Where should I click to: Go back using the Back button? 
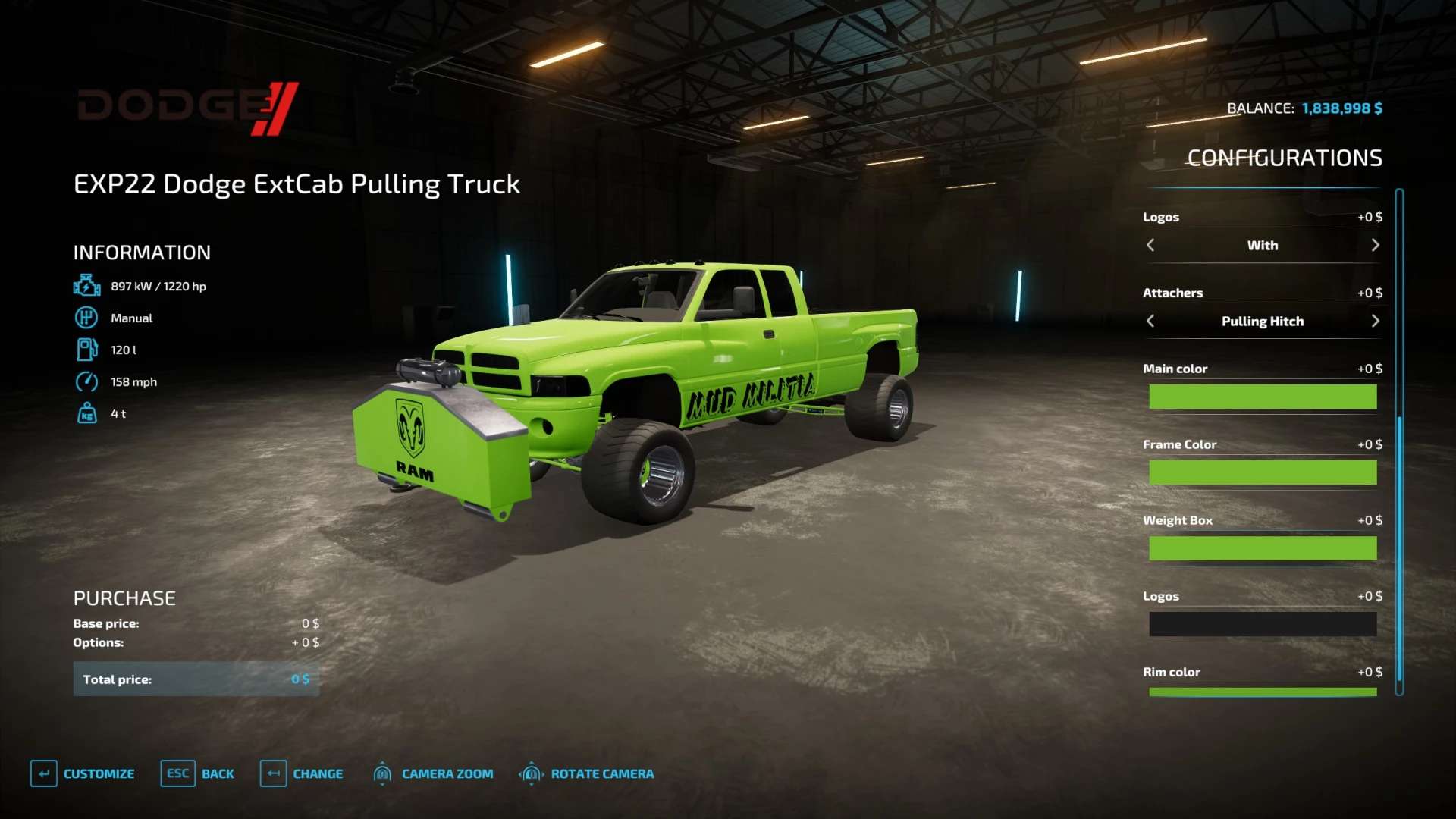(198, 773)
